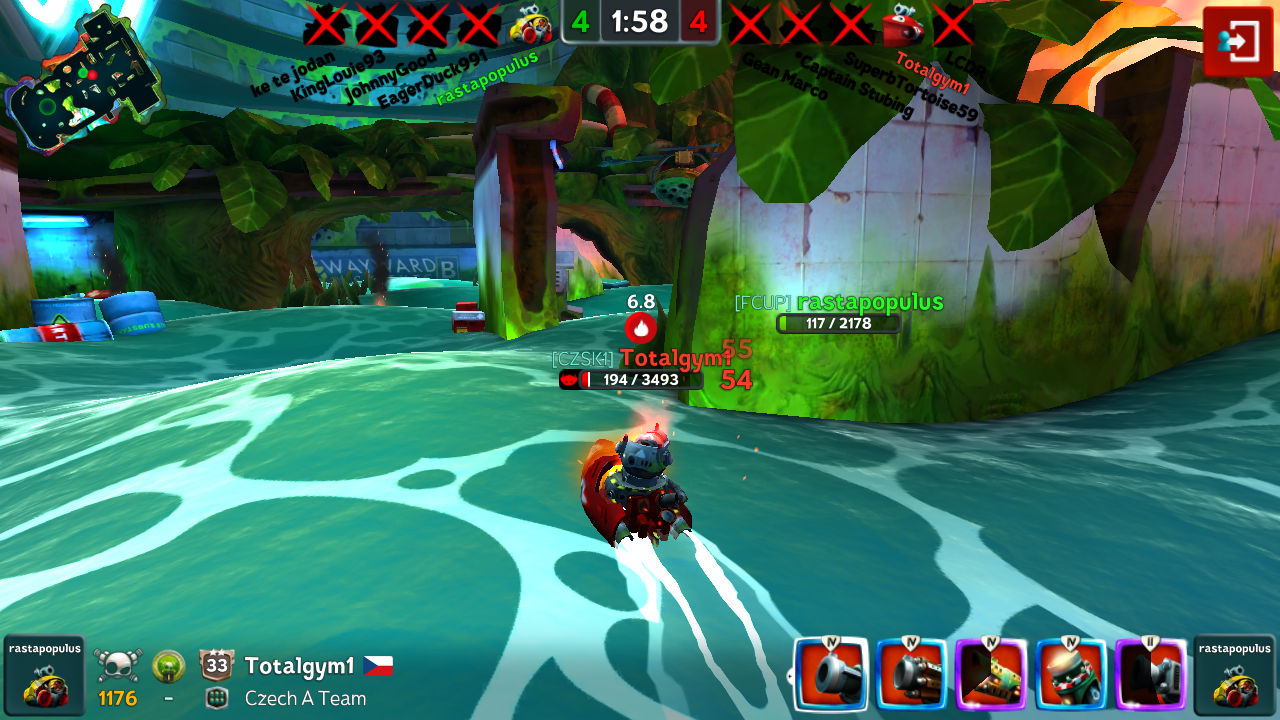
Task: Click the red exit match button
Action: 1238,41
